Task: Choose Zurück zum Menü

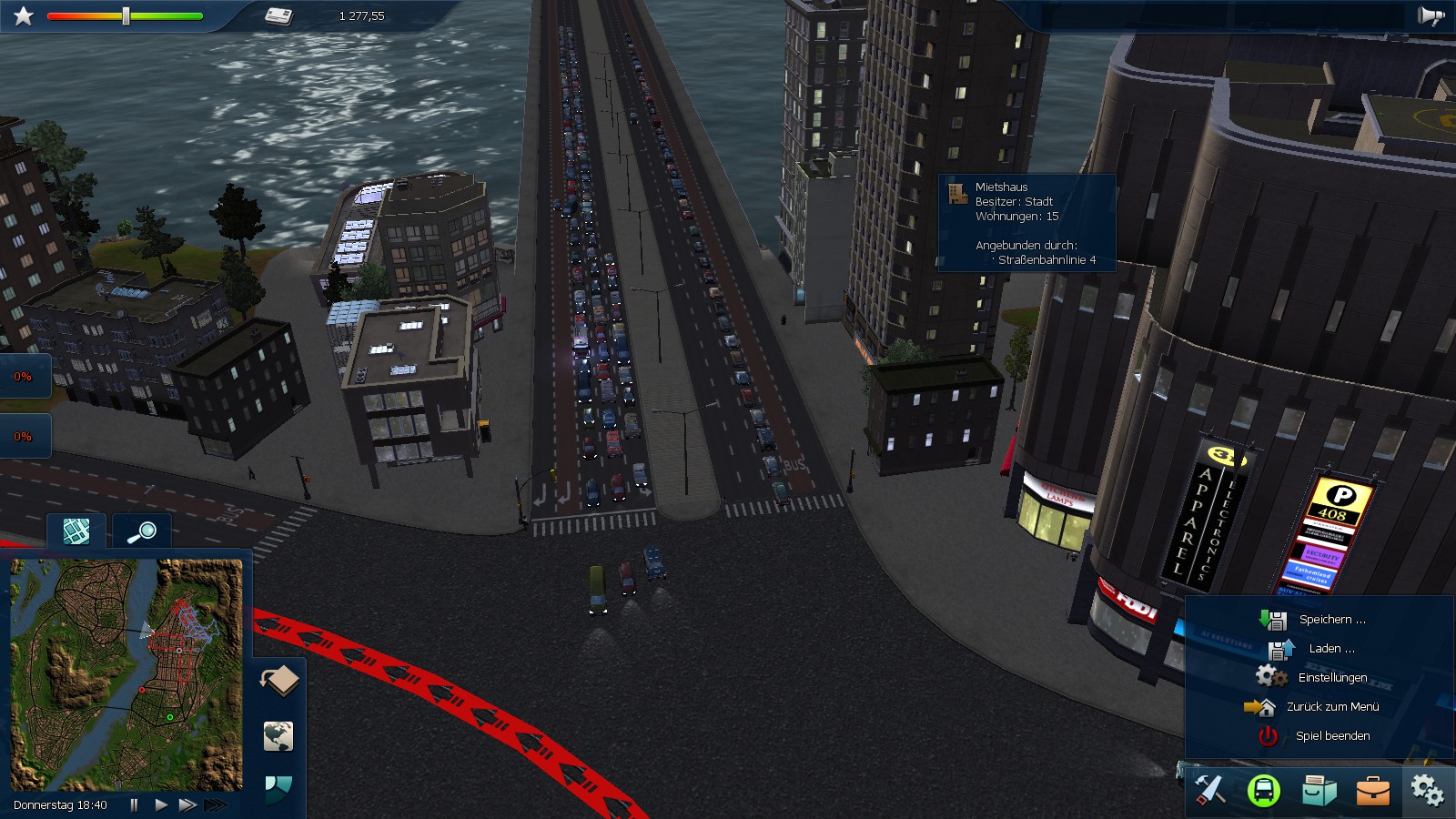Action: tap(1331, 707)
